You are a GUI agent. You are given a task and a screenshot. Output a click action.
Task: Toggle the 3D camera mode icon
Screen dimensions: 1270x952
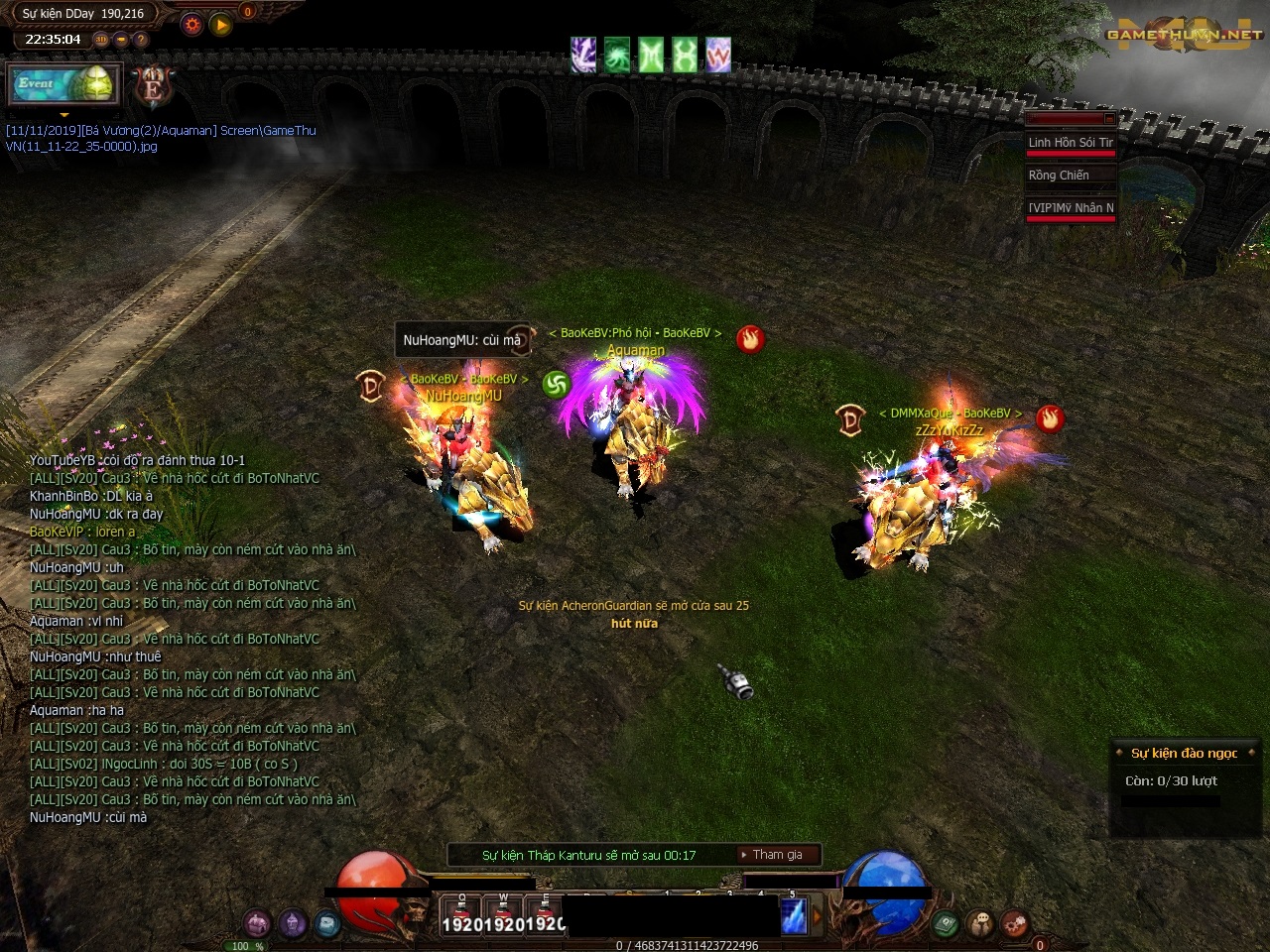coord(100,40)
